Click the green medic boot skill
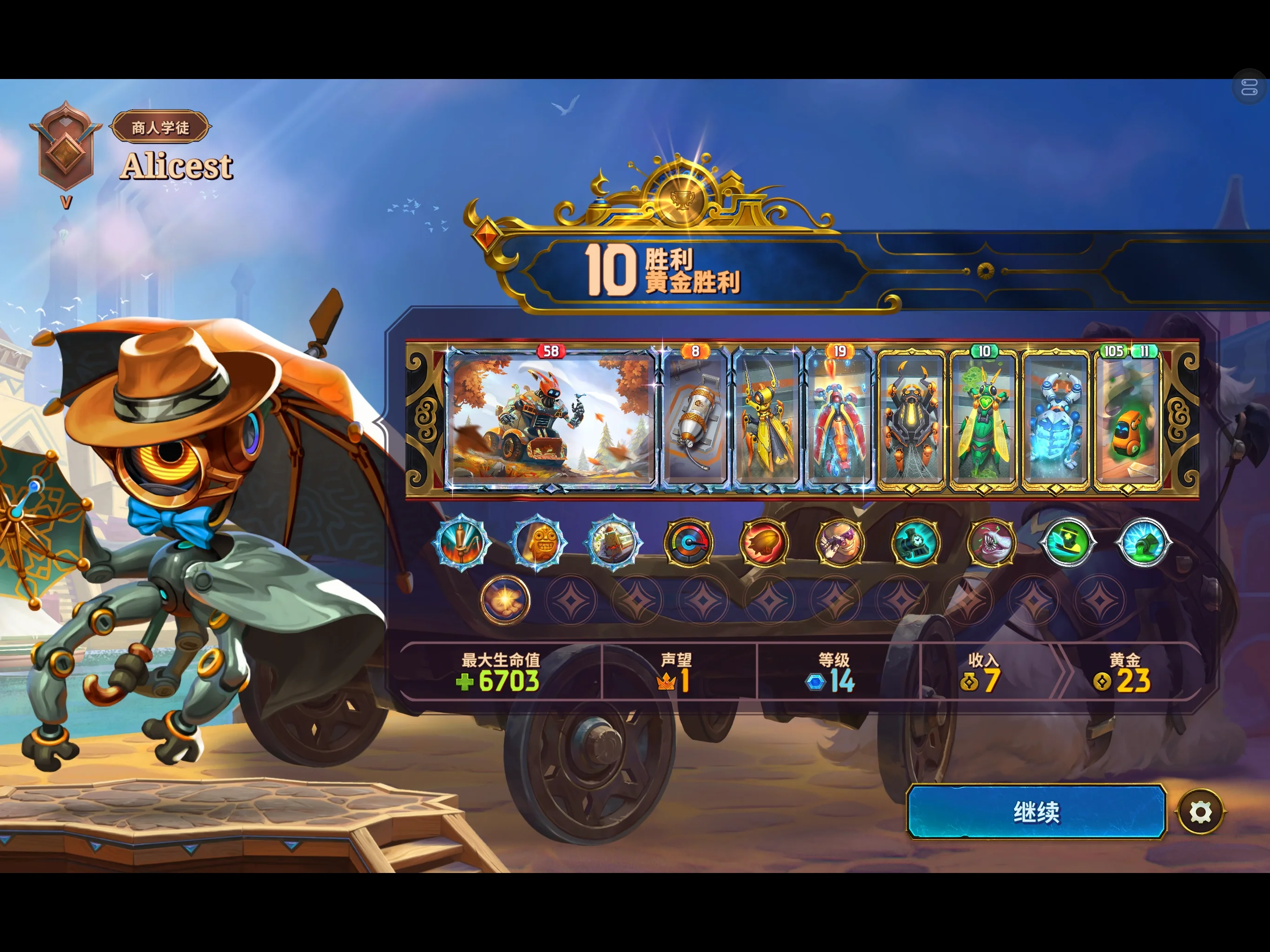This screenshot has width=1270, height=952. tap(1067, 542)
